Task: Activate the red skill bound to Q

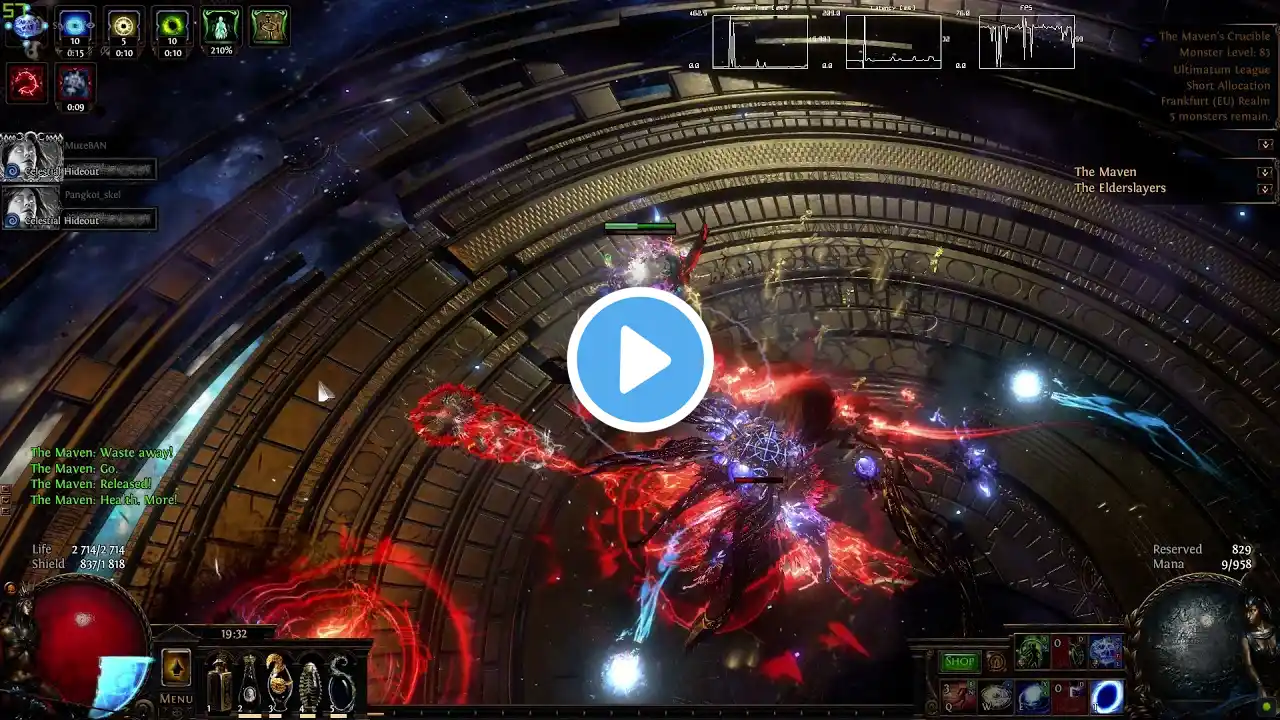Action: [958, 696]
